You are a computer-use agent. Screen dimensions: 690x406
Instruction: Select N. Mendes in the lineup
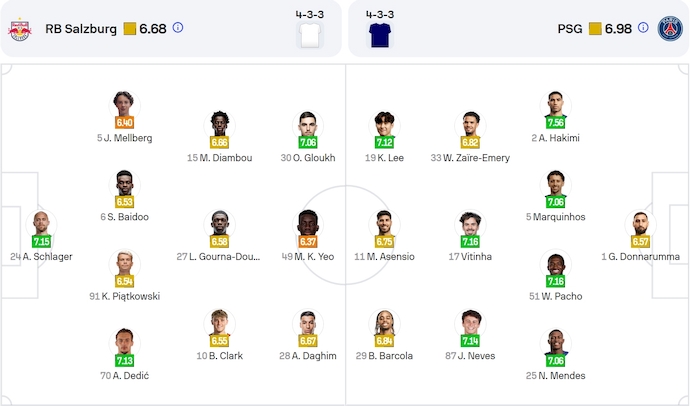click(x=555, y=343)
